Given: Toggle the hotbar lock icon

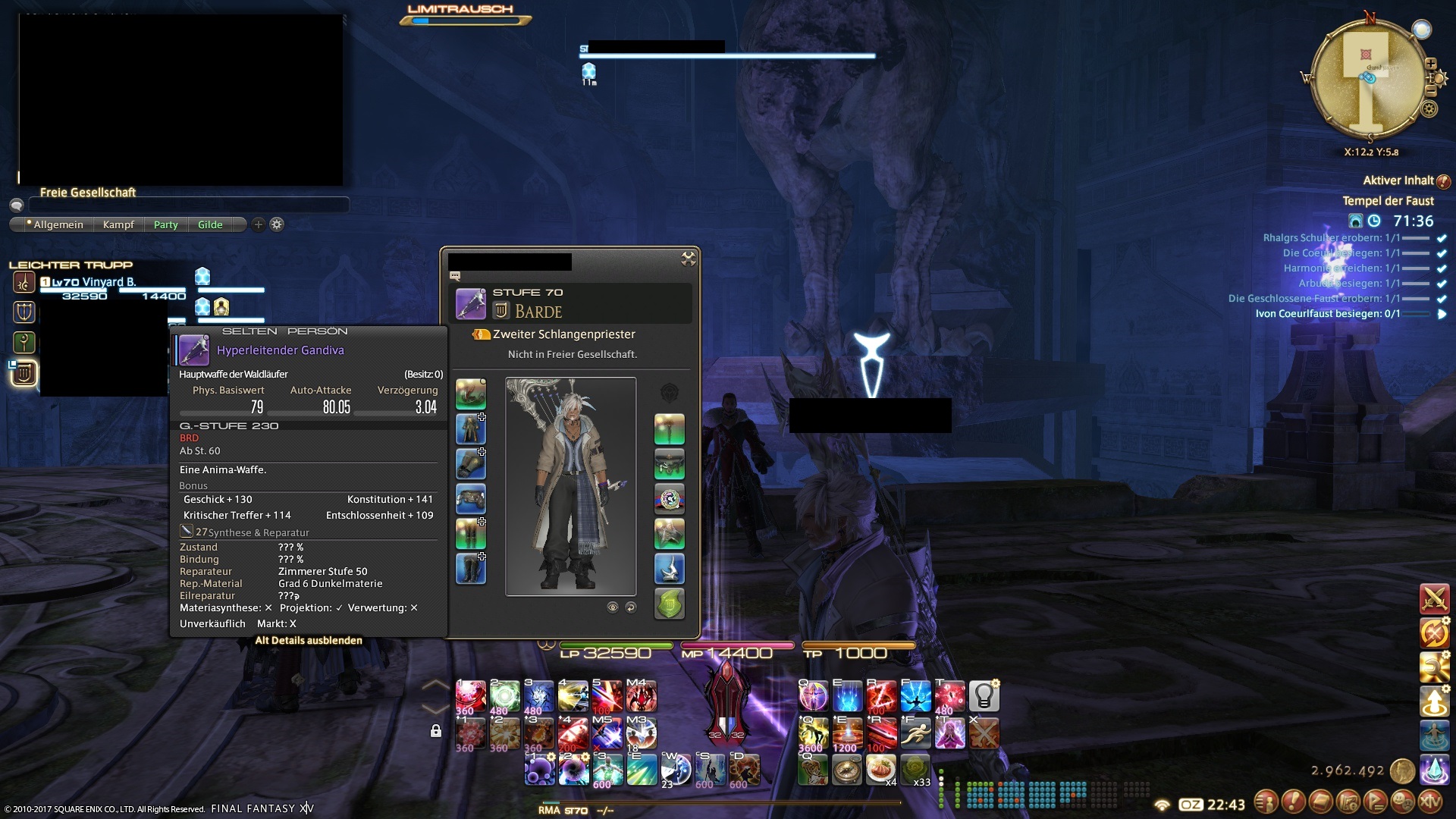Looking at the screenshot, I should click(436, 731).
